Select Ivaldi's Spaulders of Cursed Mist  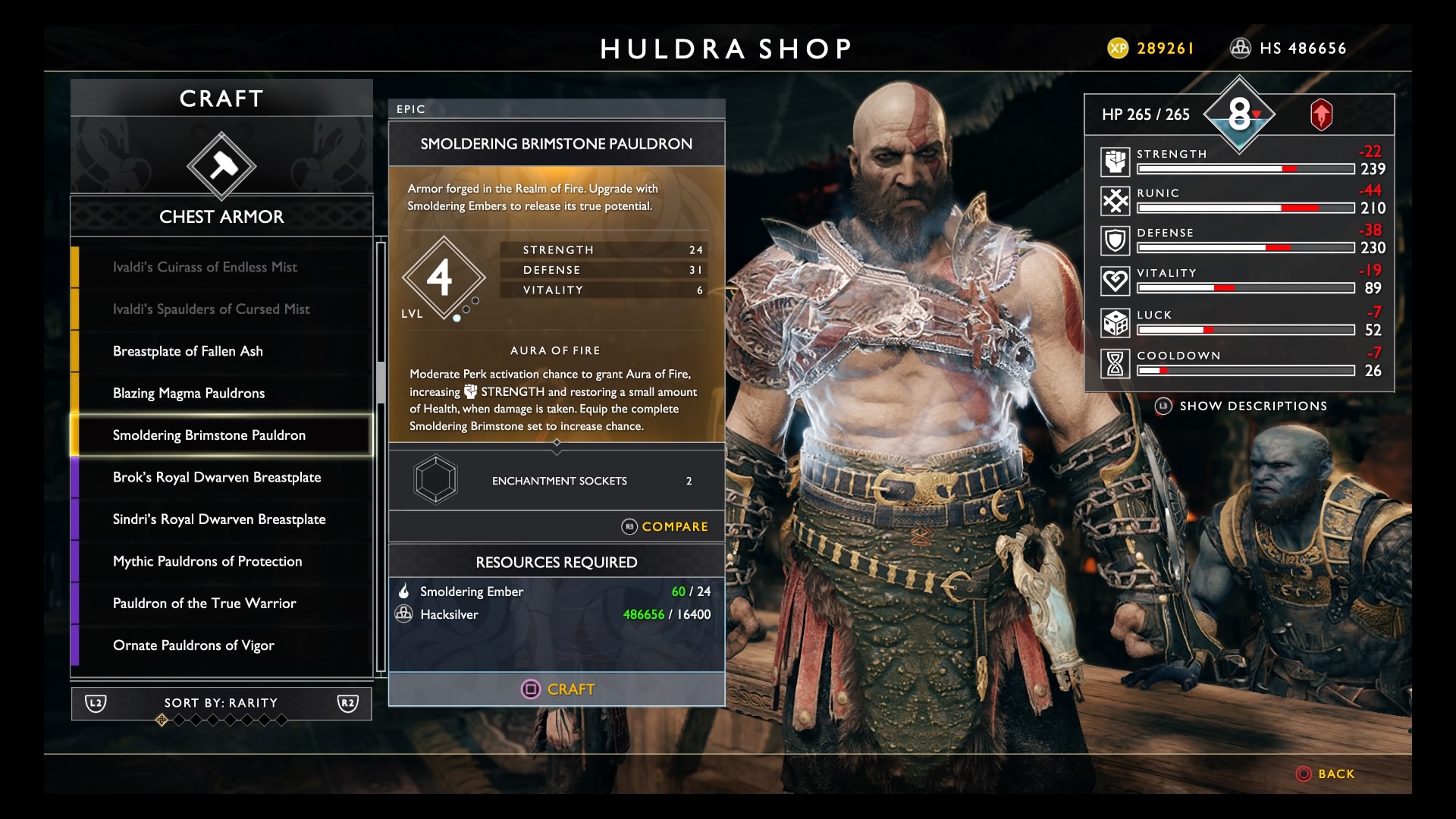[211, 309]
